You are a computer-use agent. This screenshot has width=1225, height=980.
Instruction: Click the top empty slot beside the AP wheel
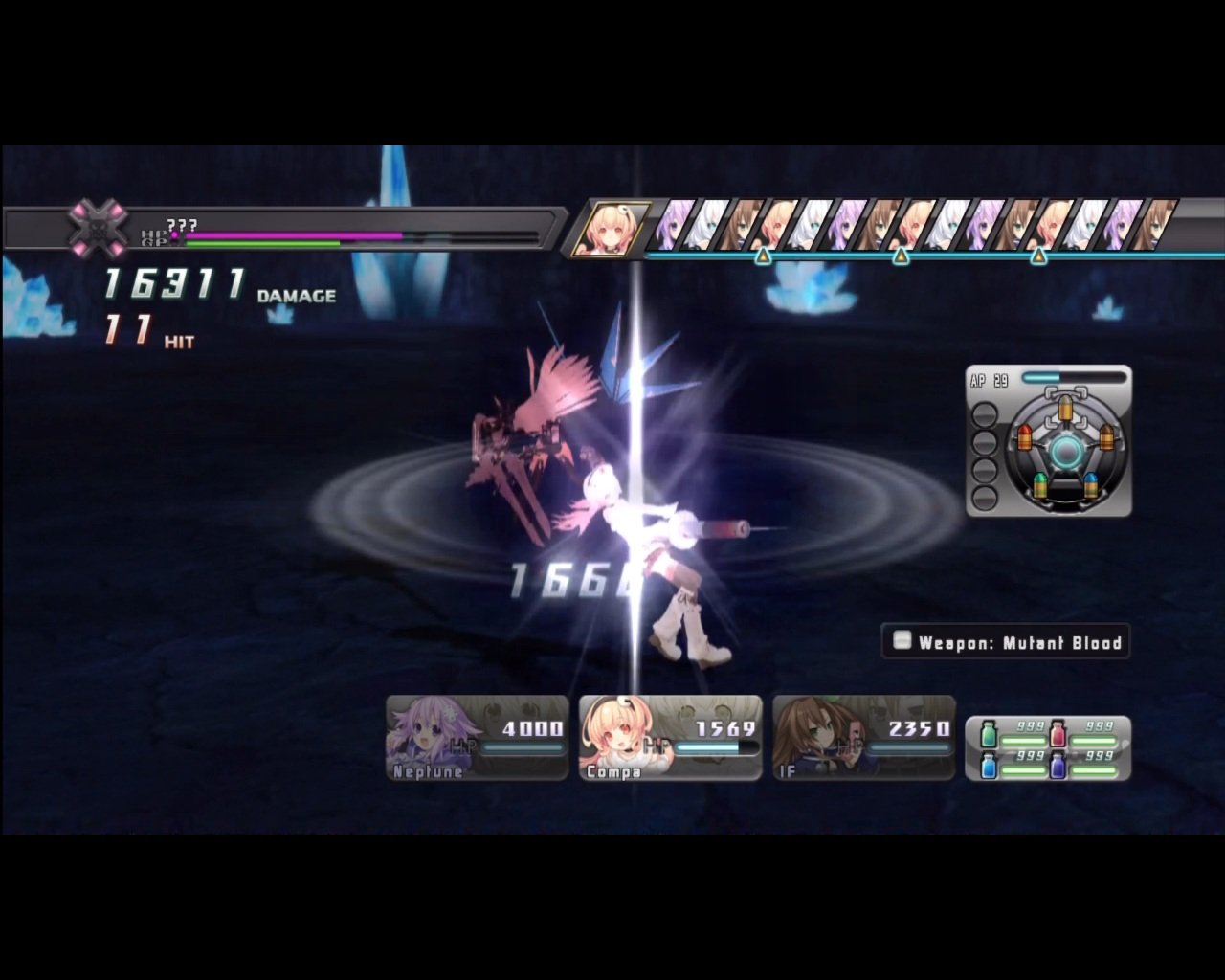985,414
